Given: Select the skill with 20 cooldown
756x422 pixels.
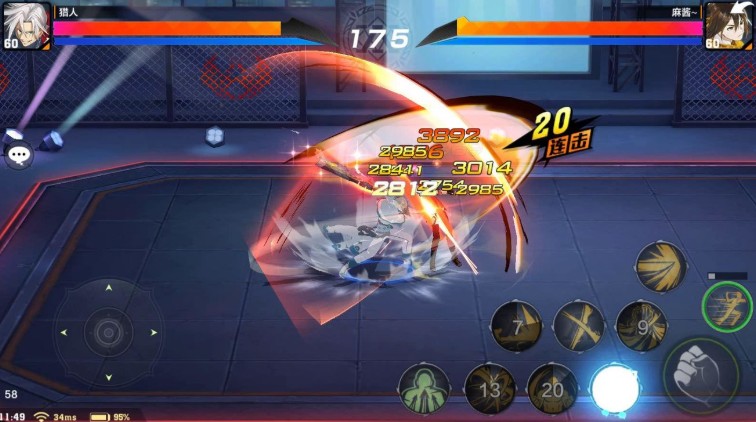Looking at the screenshot, I should tap(552, 389).
